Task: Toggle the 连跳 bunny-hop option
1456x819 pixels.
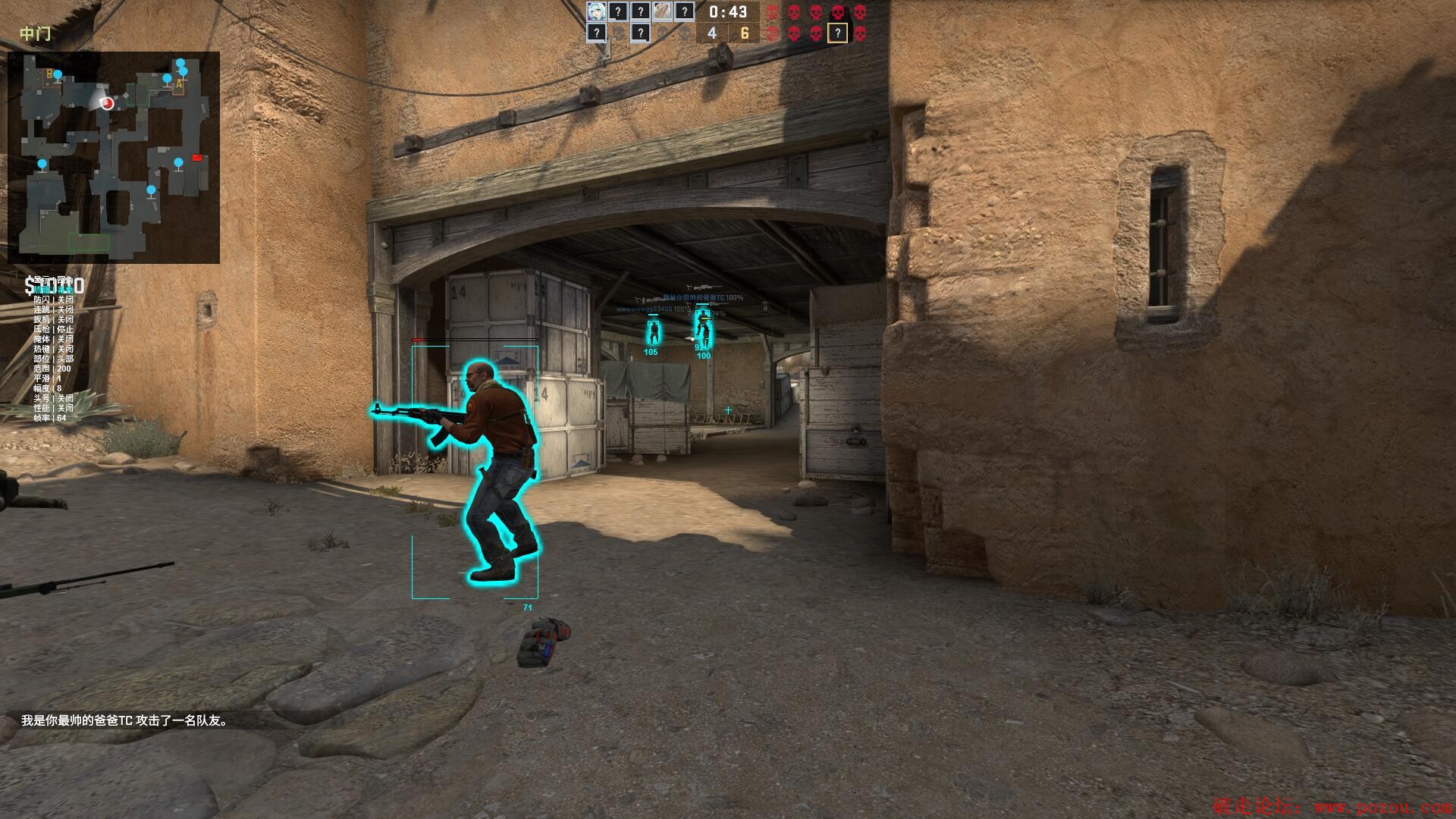Action: 53,309
